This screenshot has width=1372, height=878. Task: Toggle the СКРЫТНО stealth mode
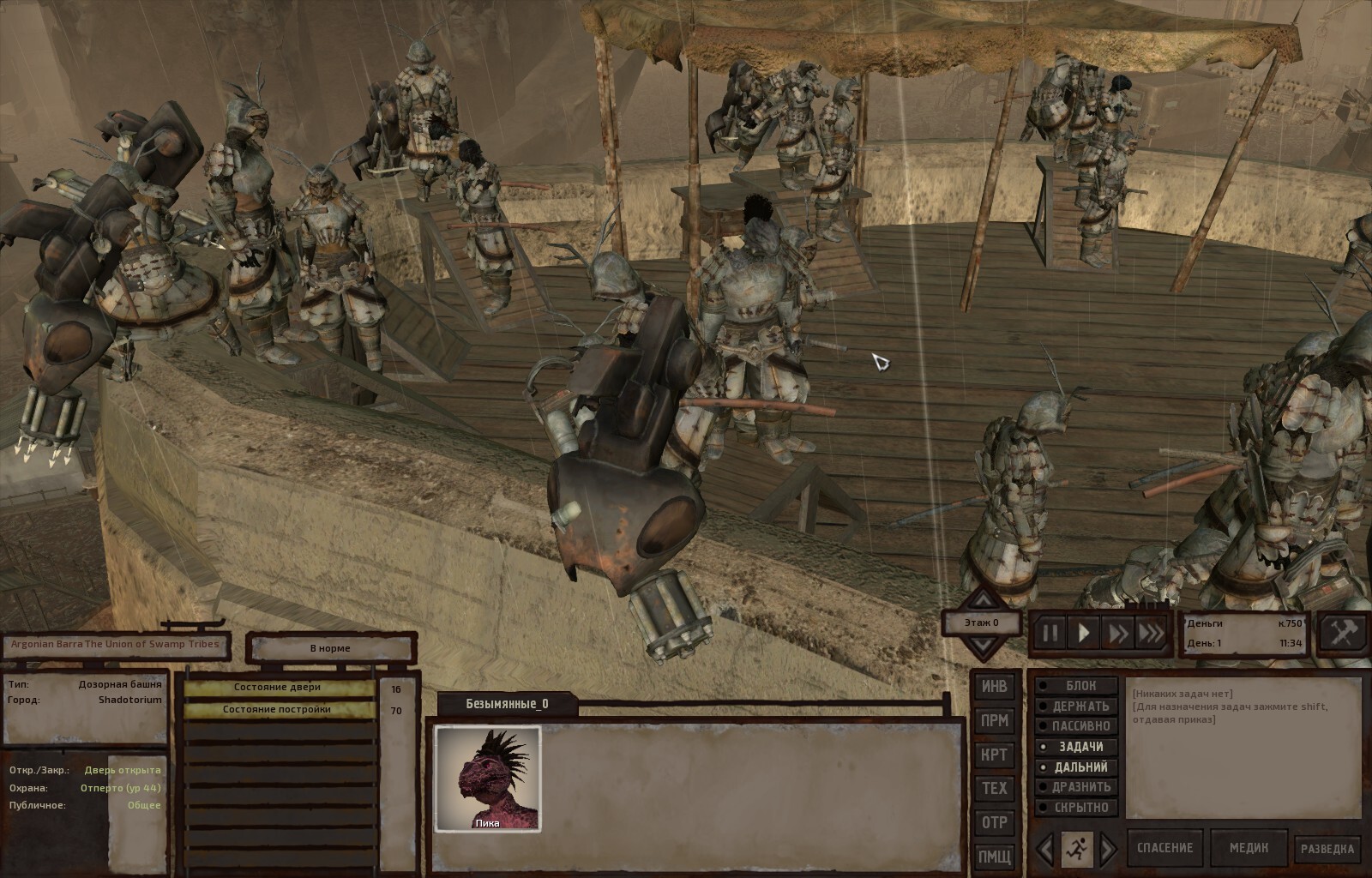[x=1079, y=808]
